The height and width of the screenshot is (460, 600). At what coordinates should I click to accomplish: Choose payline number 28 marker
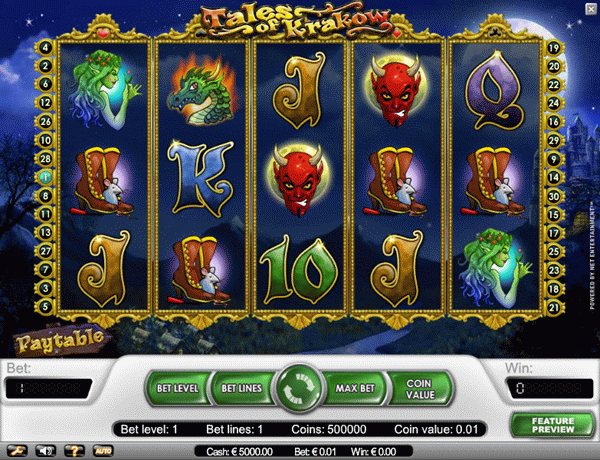(46, 158)
